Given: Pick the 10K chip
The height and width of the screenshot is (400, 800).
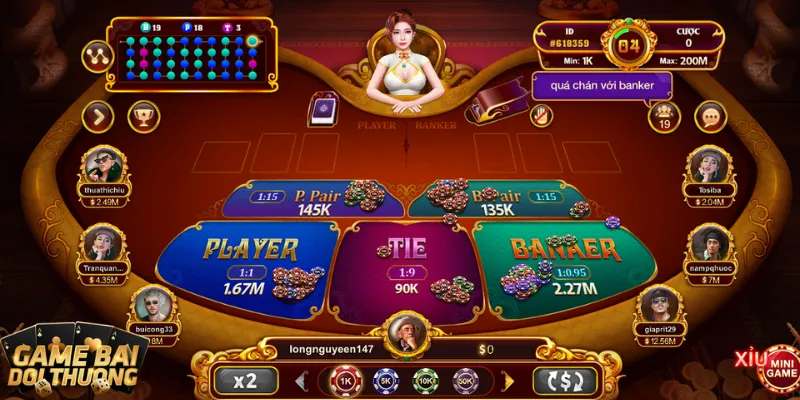Looking at the screenshot, I should [424, 380].
